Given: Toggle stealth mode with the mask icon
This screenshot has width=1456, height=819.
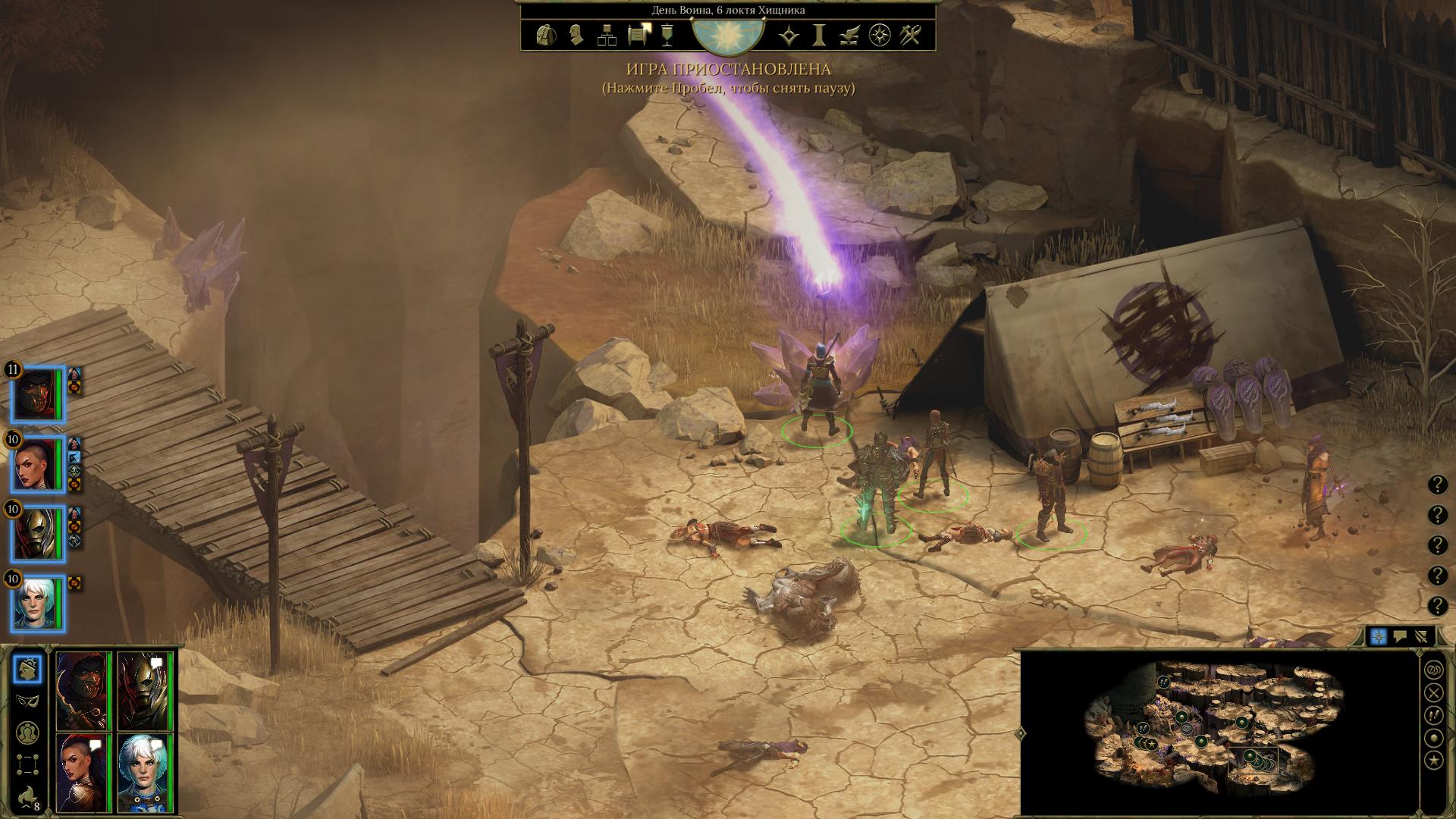Looking at the screenshot, I should click(28, 700).
